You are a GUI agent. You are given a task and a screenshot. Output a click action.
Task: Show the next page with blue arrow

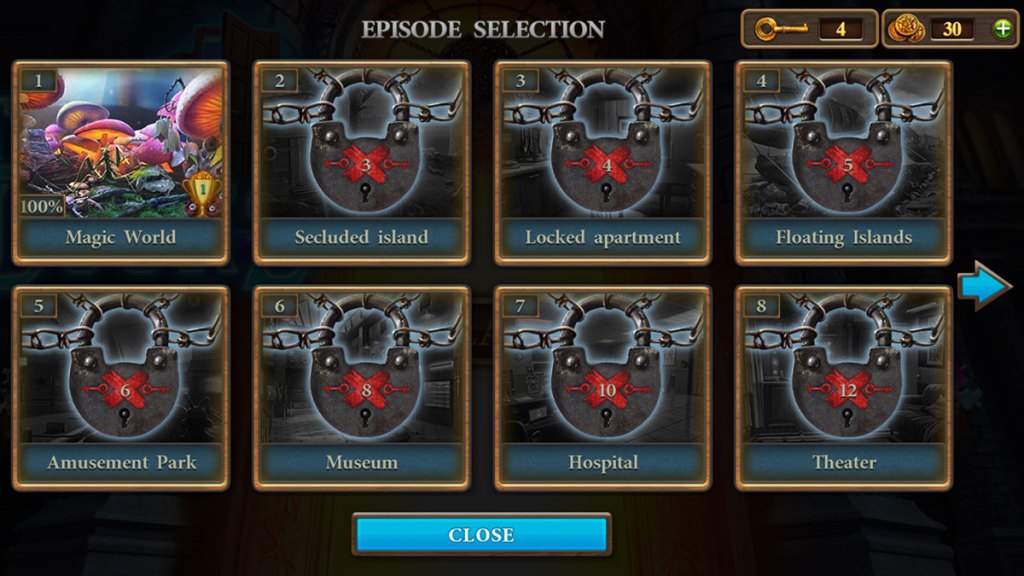coord(984,287)
